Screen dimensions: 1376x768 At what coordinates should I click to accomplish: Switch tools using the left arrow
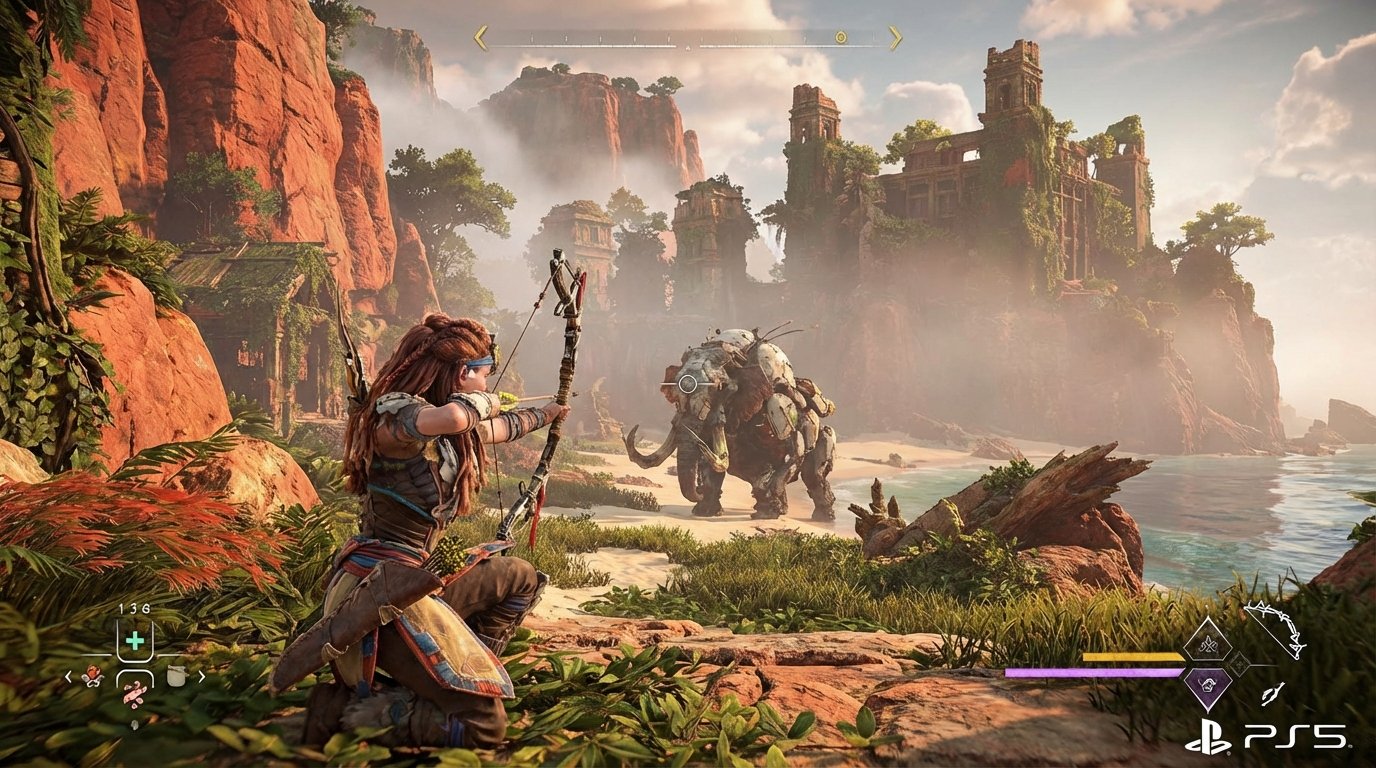click(x=68, y=676)
